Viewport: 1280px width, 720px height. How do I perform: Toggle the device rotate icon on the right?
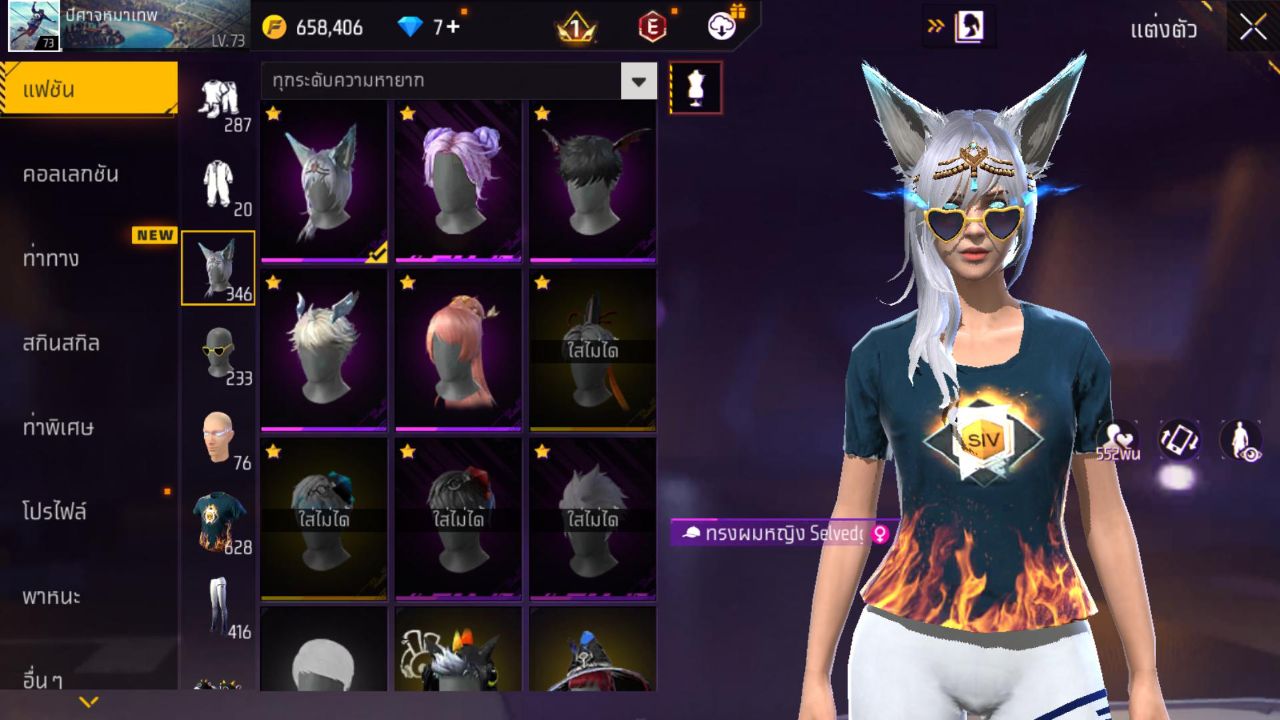1176,440
